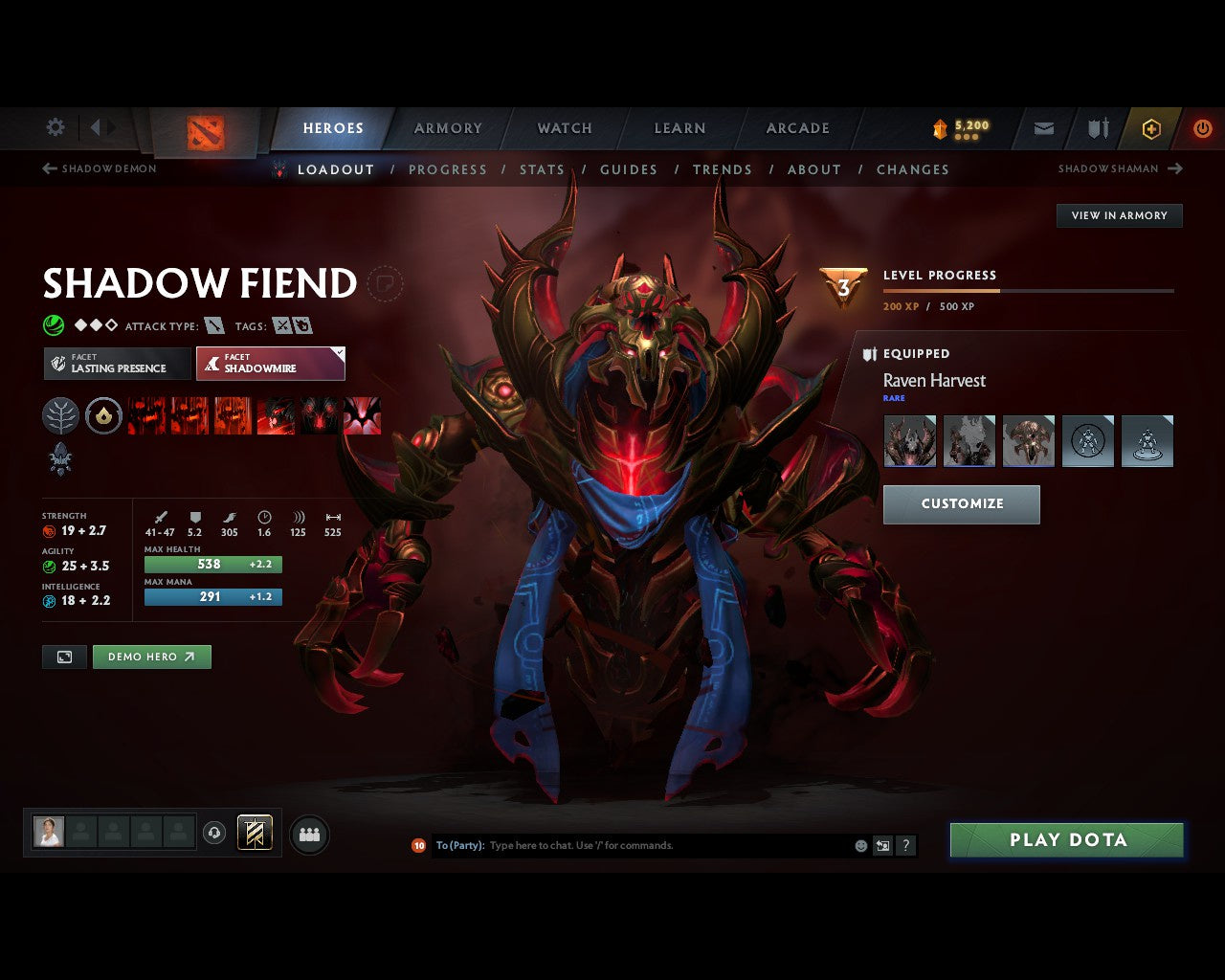Open the party finder group icon

[x=309, y=834]
